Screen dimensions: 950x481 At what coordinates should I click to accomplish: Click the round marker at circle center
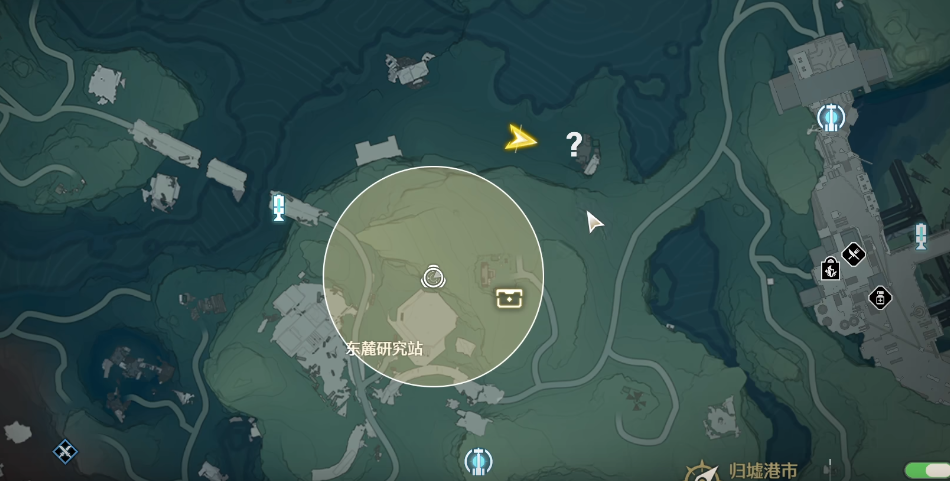(432, 276)
